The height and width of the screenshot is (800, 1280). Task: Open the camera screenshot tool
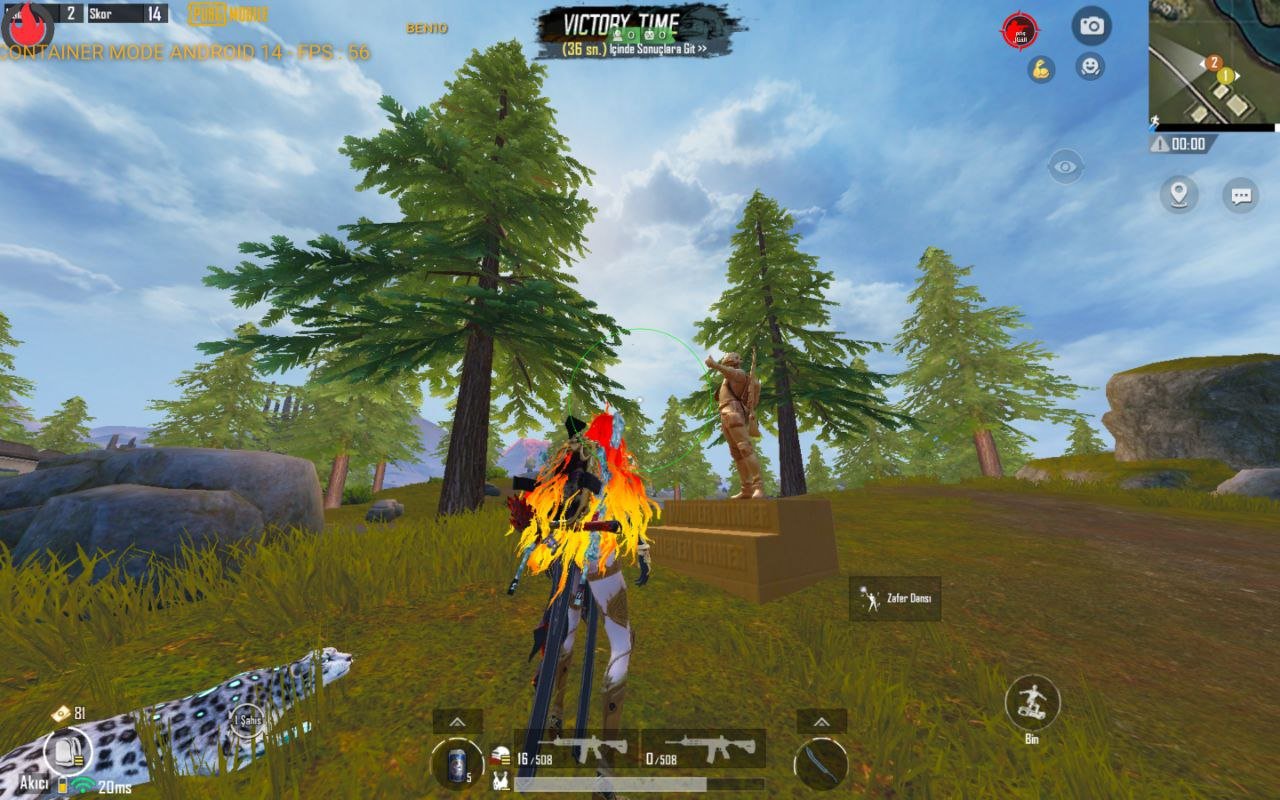point(1090,27)
